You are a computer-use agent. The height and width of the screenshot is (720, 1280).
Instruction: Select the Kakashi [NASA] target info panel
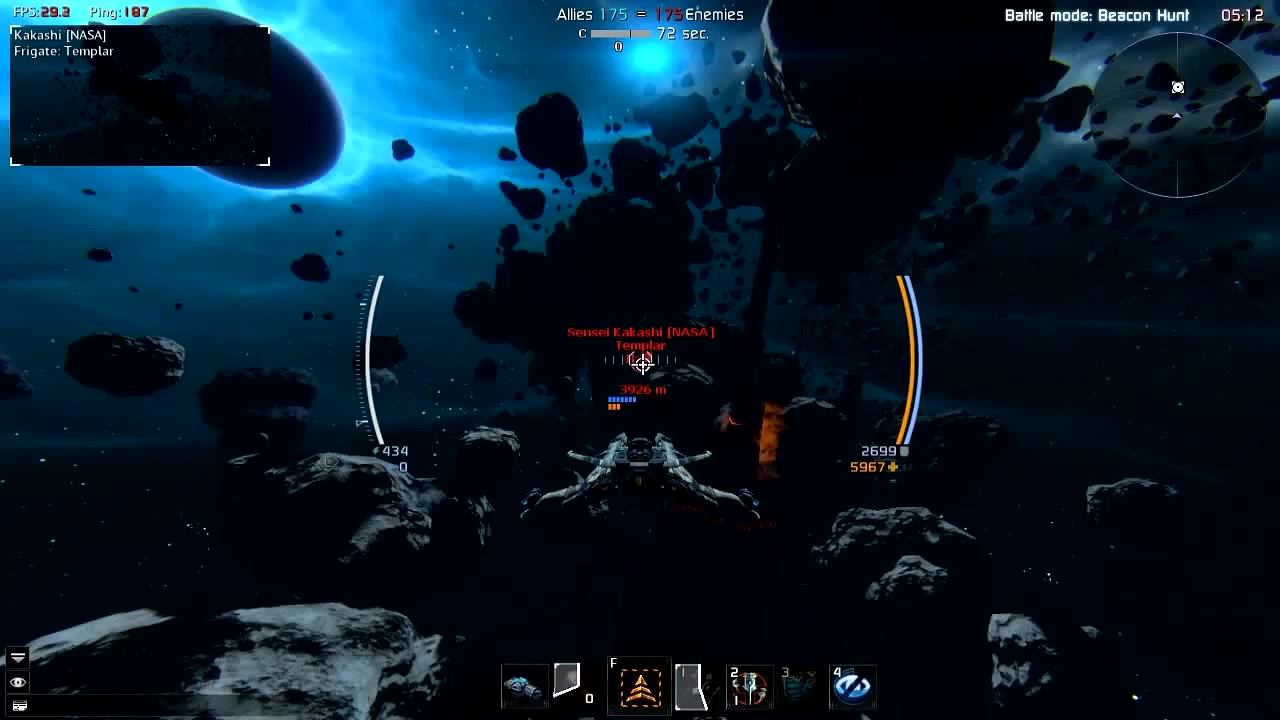140,96
